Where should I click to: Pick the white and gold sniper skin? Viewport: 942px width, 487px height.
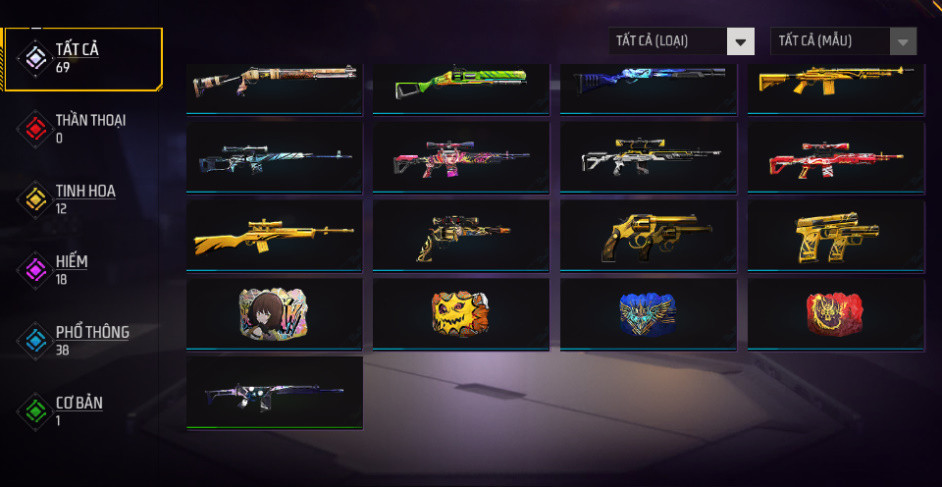(x=648, y=157)
